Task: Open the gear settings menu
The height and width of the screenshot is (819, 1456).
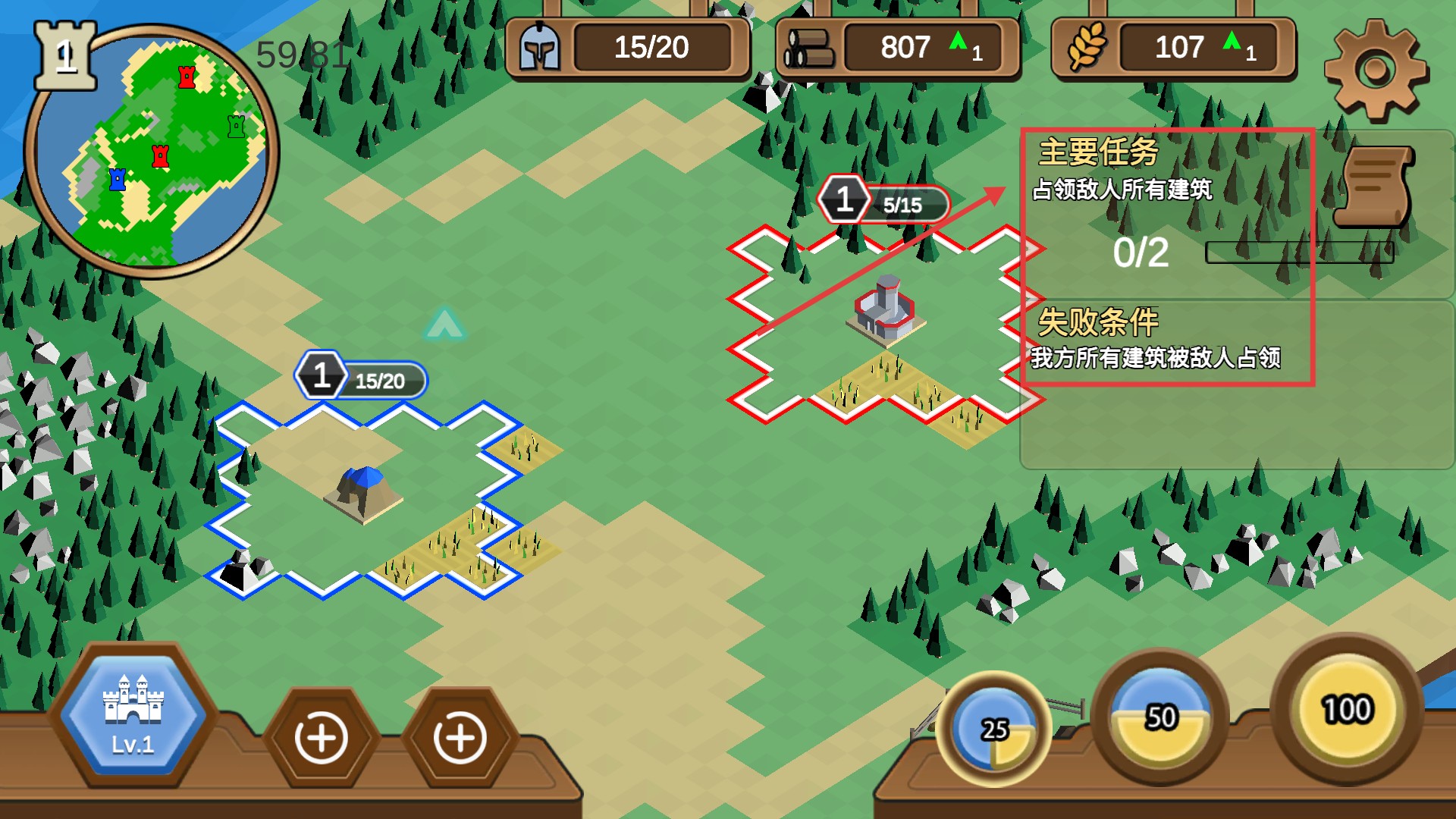Action: [1376, 71]
